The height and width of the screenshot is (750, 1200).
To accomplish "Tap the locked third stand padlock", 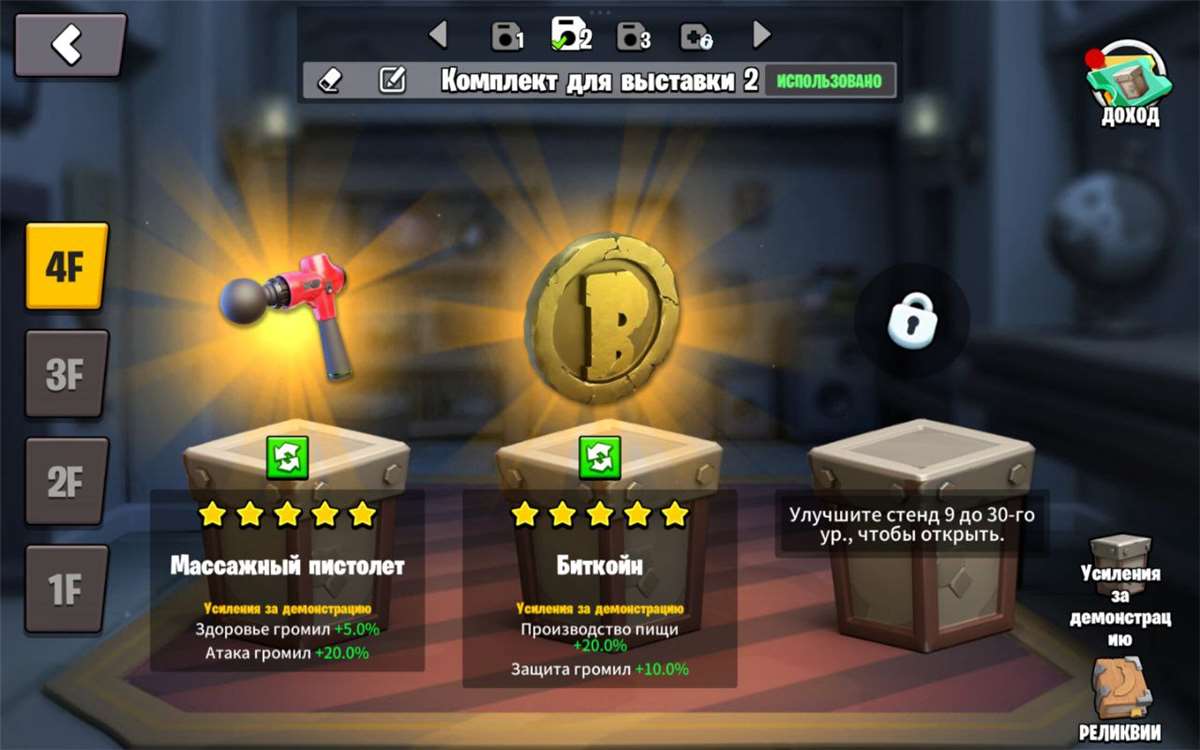I will (911, 320).
